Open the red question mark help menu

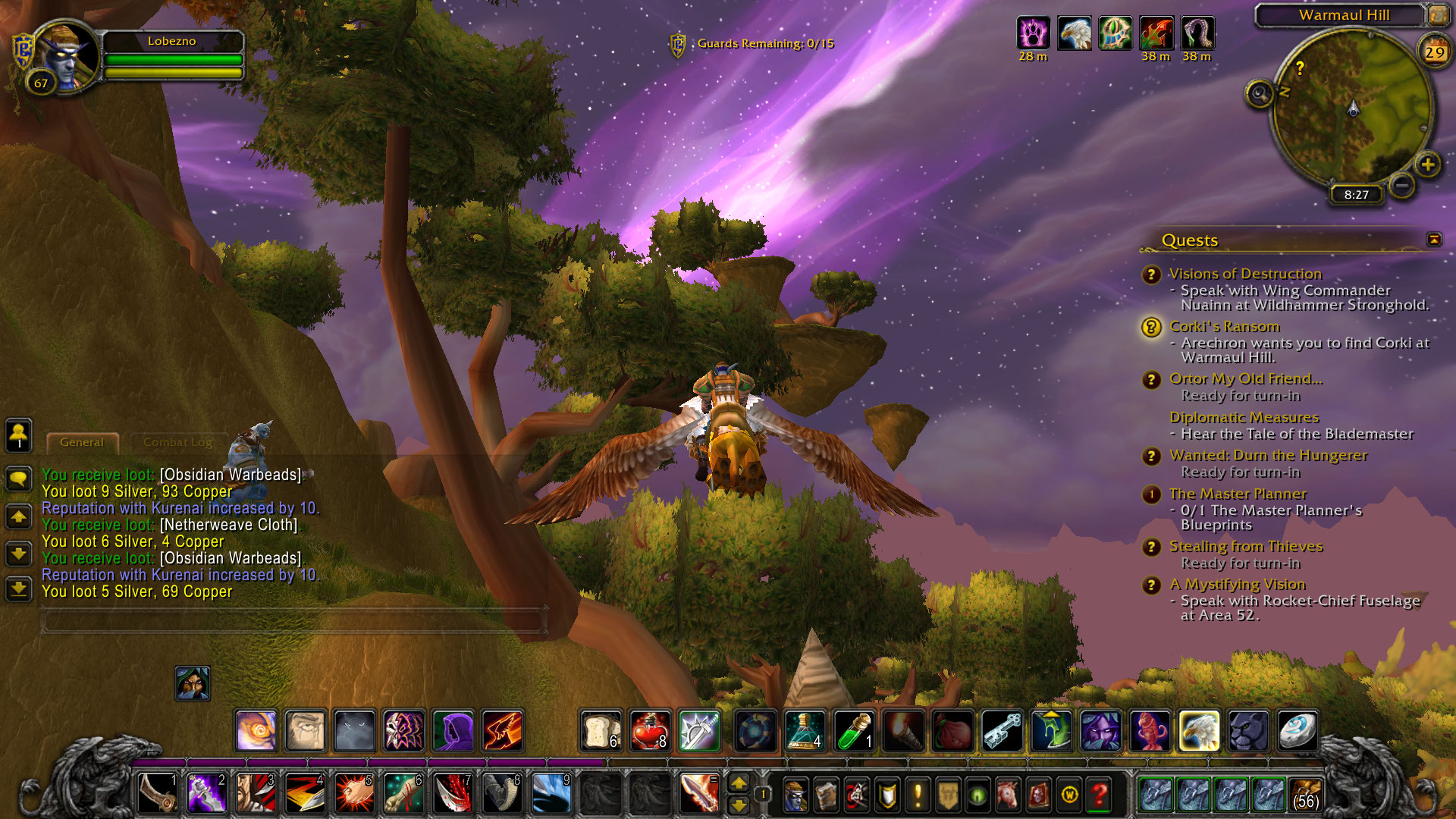[x=1099, y=794]
